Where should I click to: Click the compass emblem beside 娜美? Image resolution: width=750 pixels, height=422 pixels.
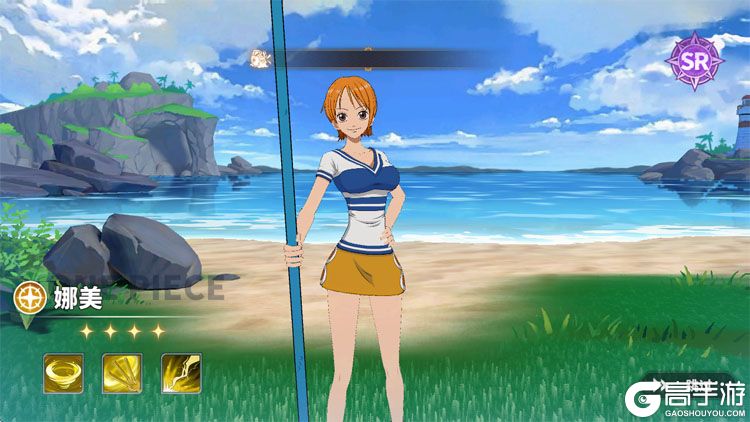click(x=26, y=296)
